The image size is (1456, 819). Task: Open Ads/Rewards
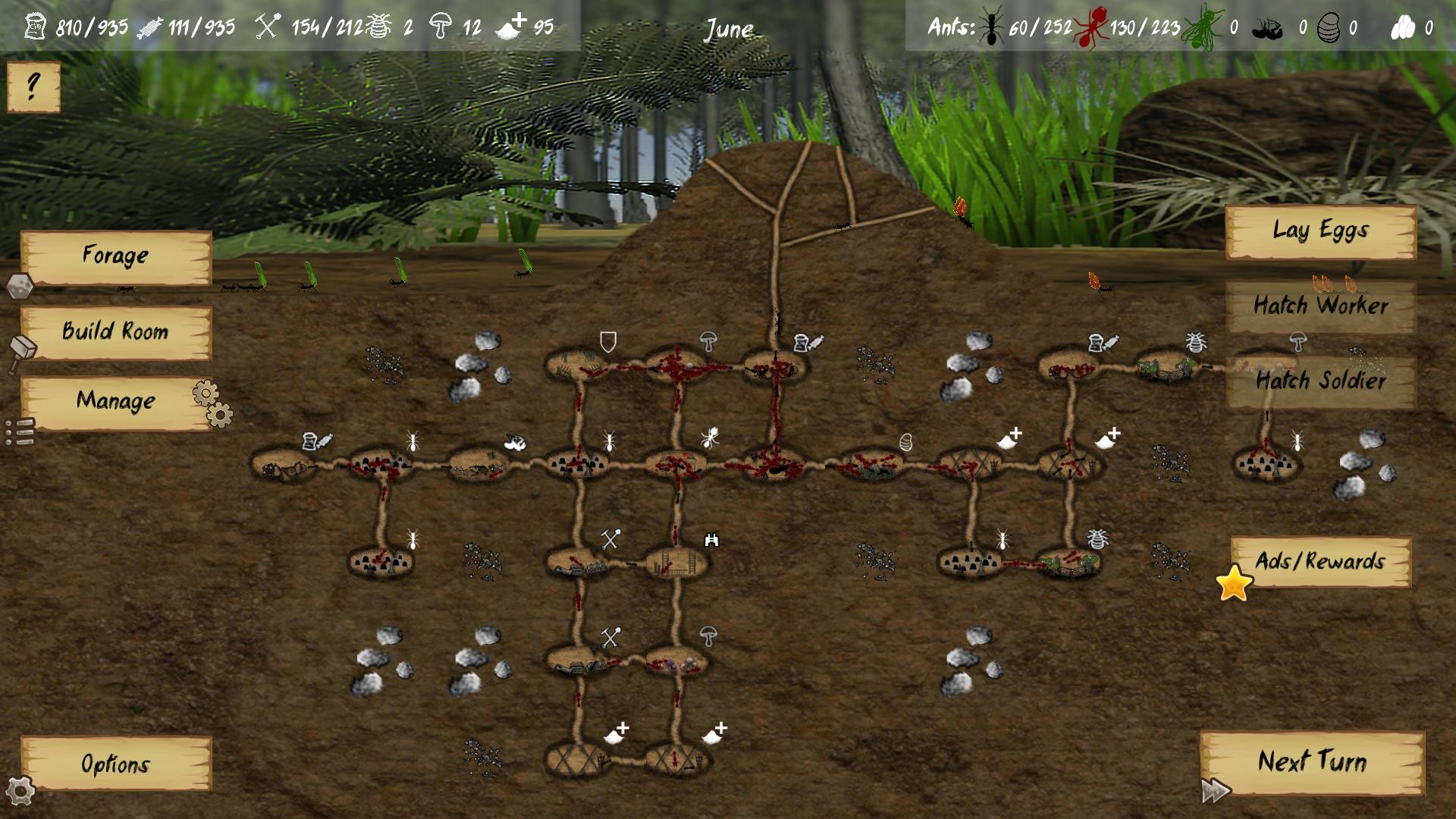(1321, 563)
